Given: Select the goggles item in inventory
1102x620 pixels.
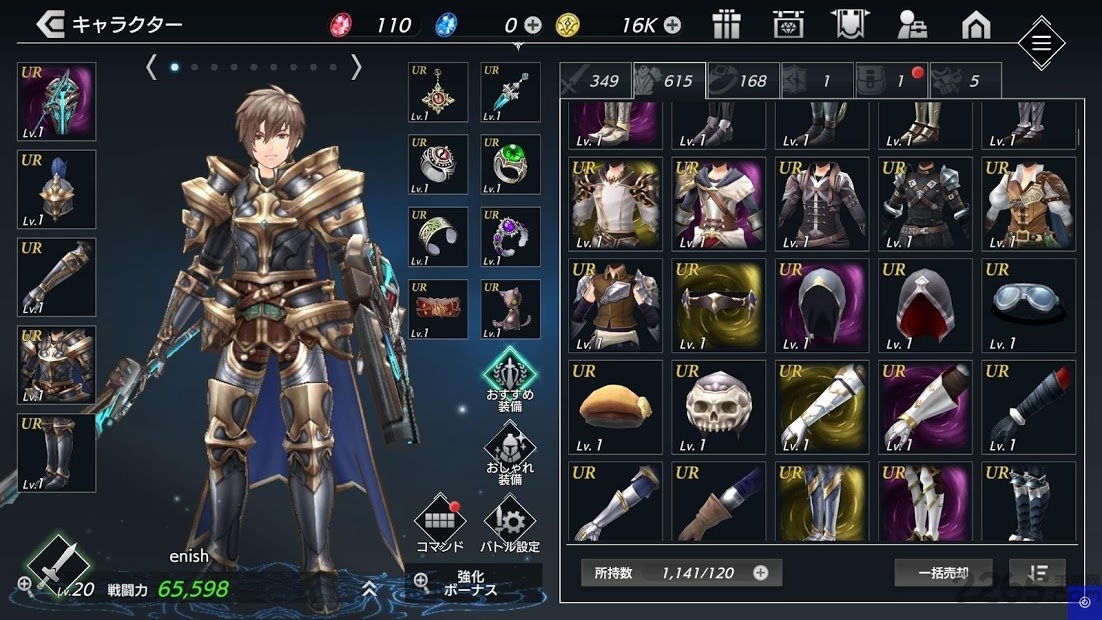Looking at the screenshot, I should [x=1028, y=305].
